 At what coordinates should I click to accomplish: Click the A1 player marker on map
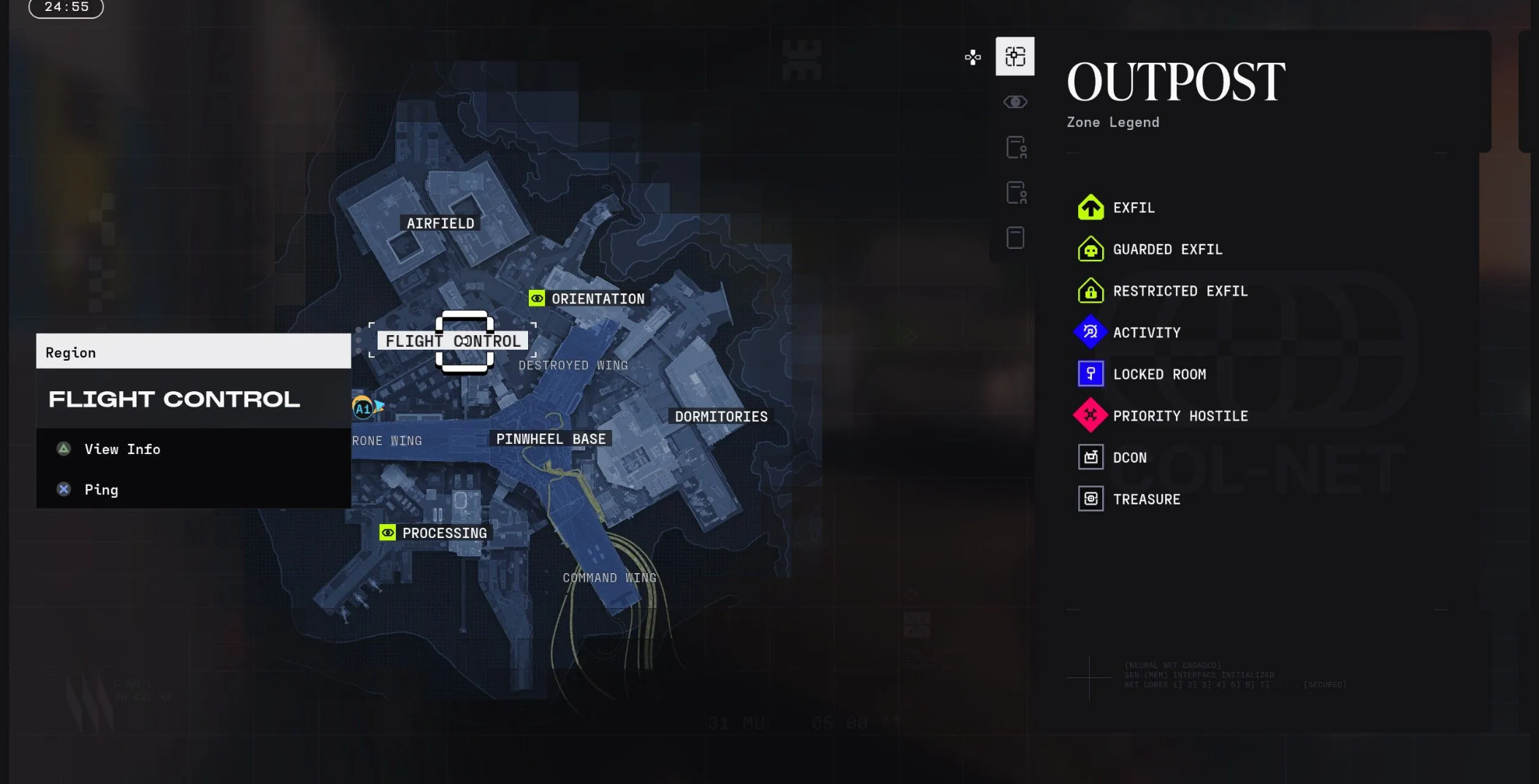363,408
